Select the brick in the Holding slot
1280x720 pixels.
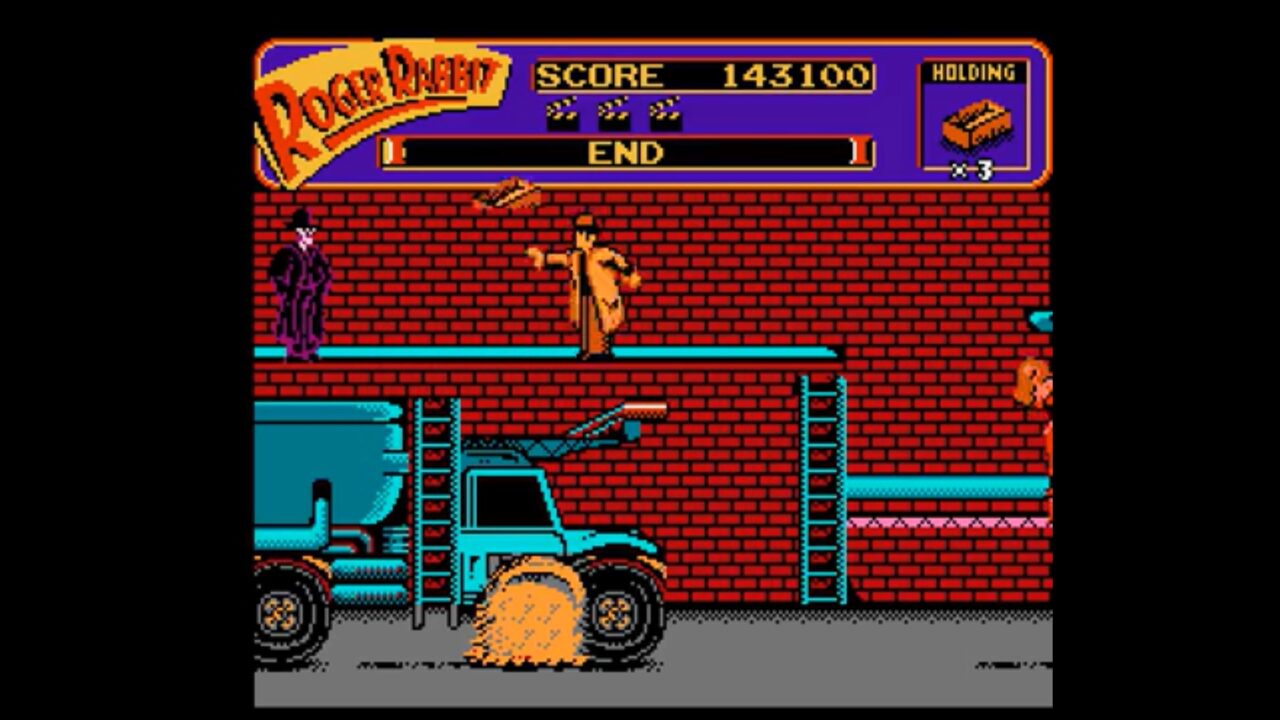click(x=975, y=125)
